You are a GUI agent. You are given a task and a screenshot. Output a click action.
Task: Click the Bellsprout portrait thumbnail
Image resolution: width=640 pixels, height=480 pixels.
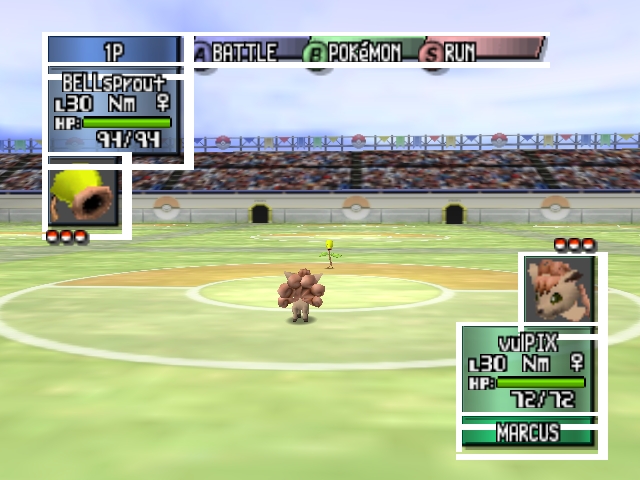tap(84, 197)
